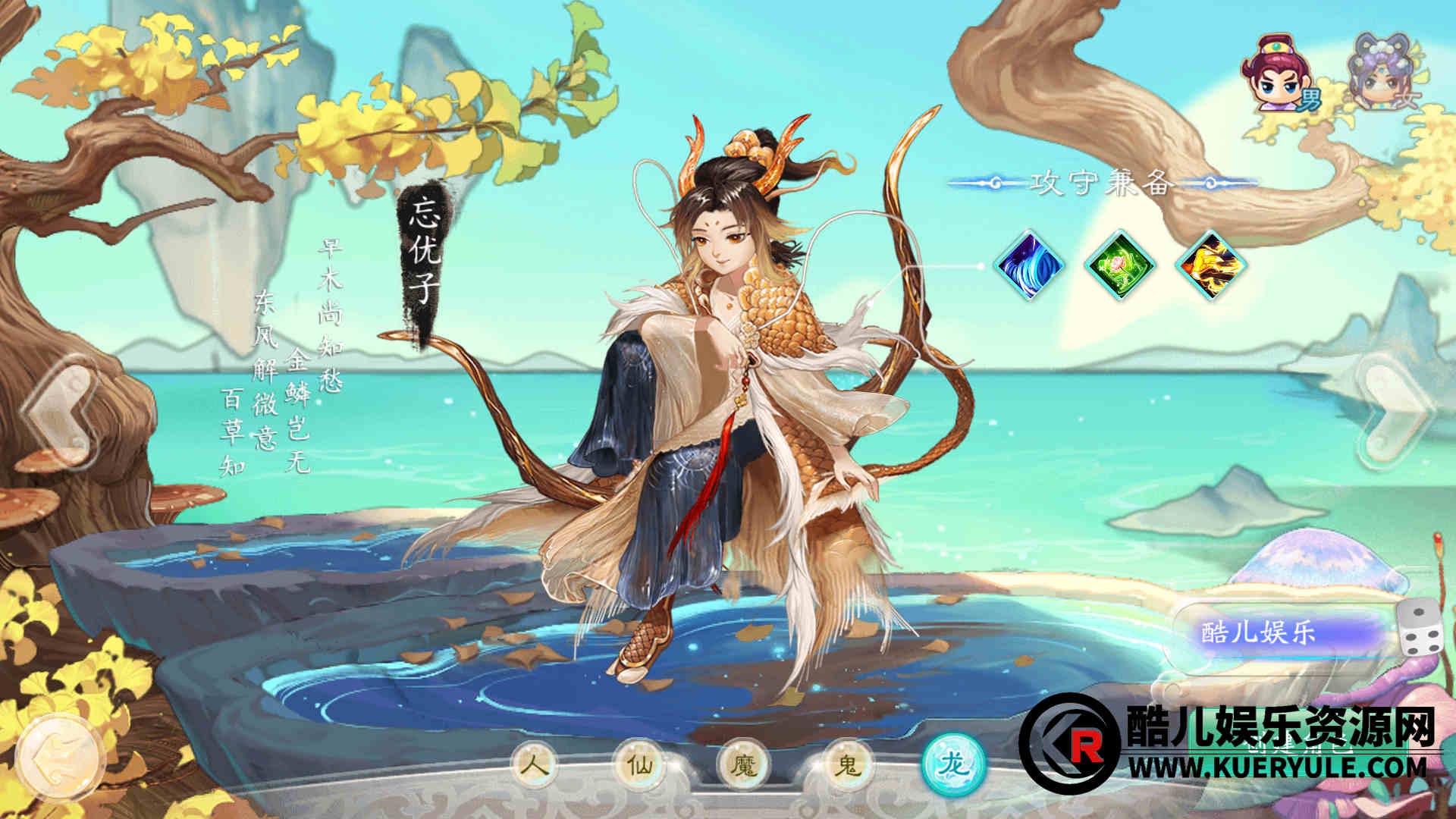Choose the 龙 (Dragon) race tab
Viewport: 1456px width, 819px height.
tap(954, 764)
